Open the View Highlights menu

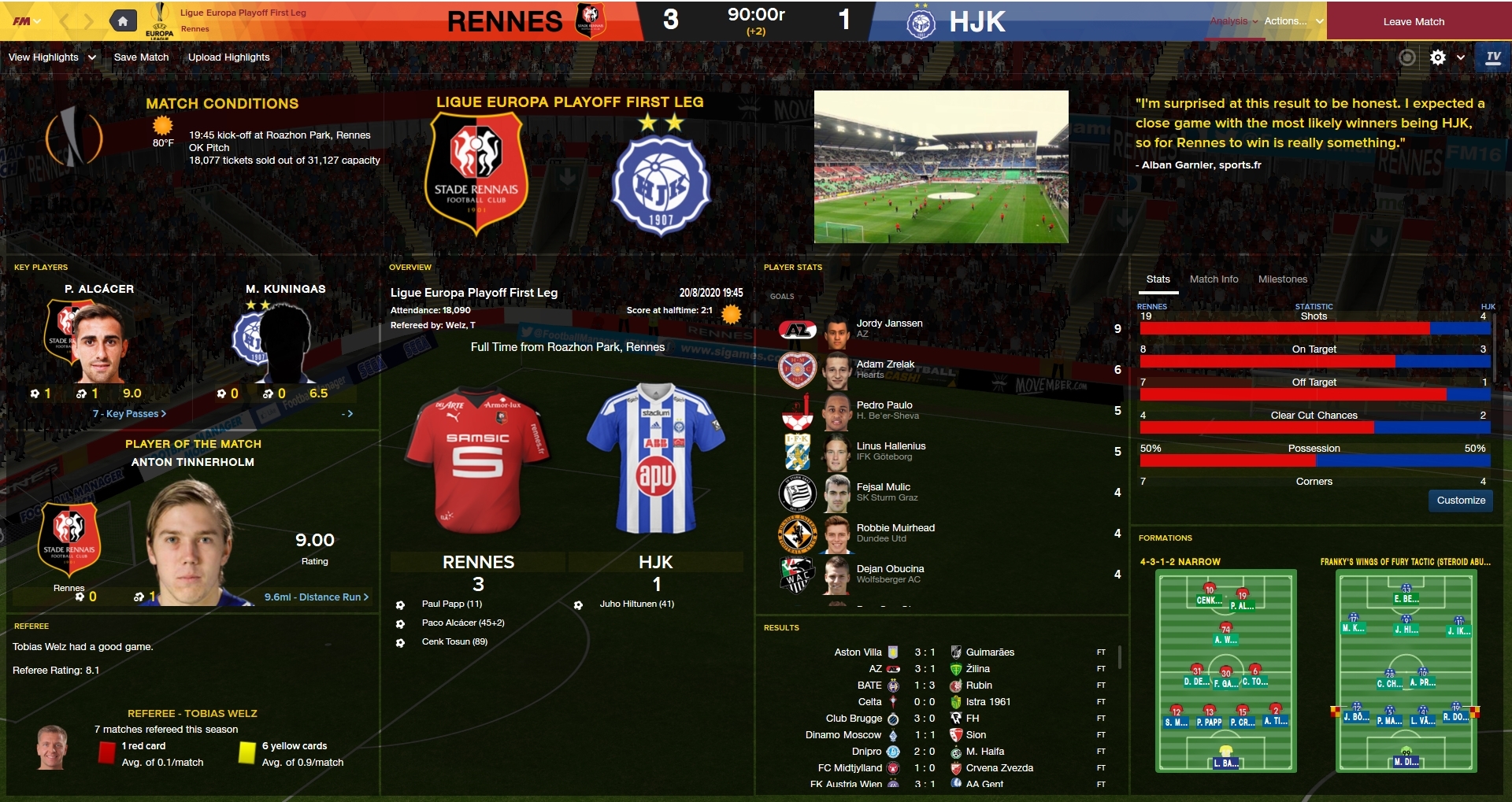tap(52, 57)
